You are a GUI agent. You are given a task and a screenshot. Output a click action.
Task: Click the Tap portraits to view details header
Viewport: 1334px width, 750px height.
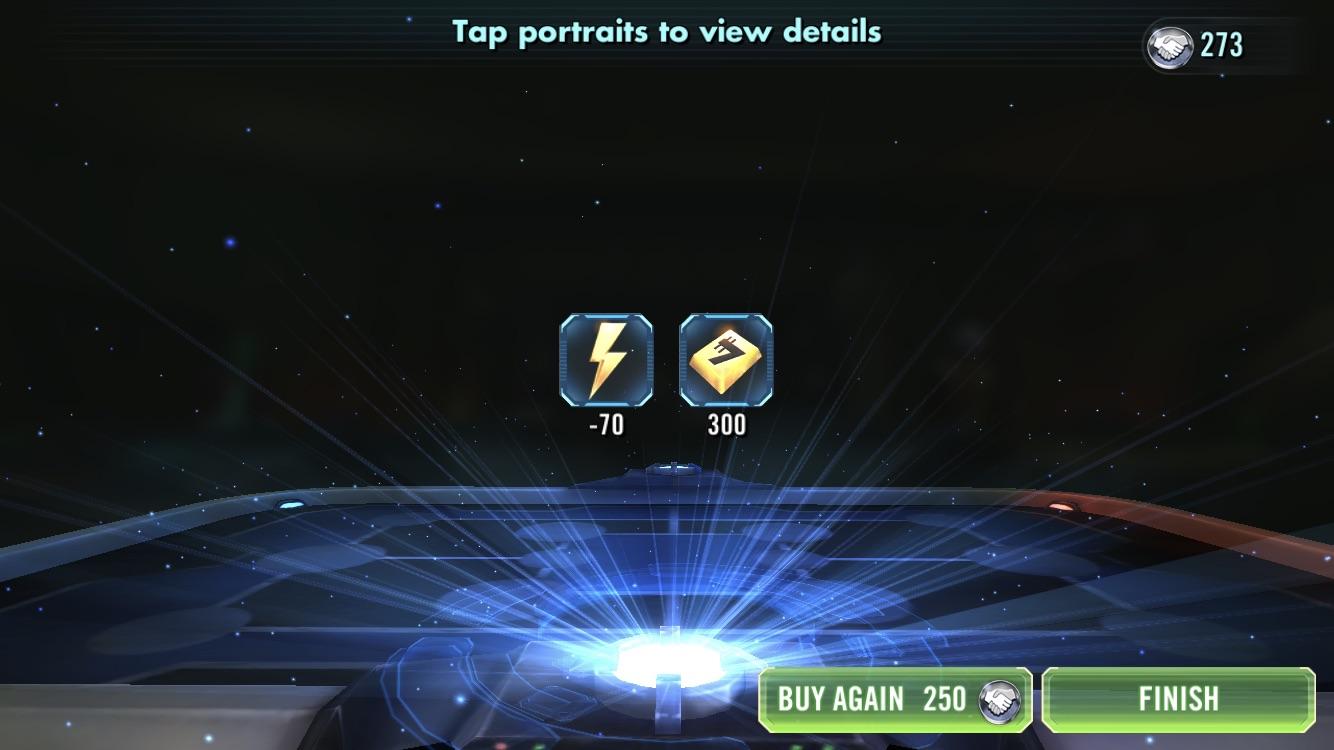click(667, 31)
